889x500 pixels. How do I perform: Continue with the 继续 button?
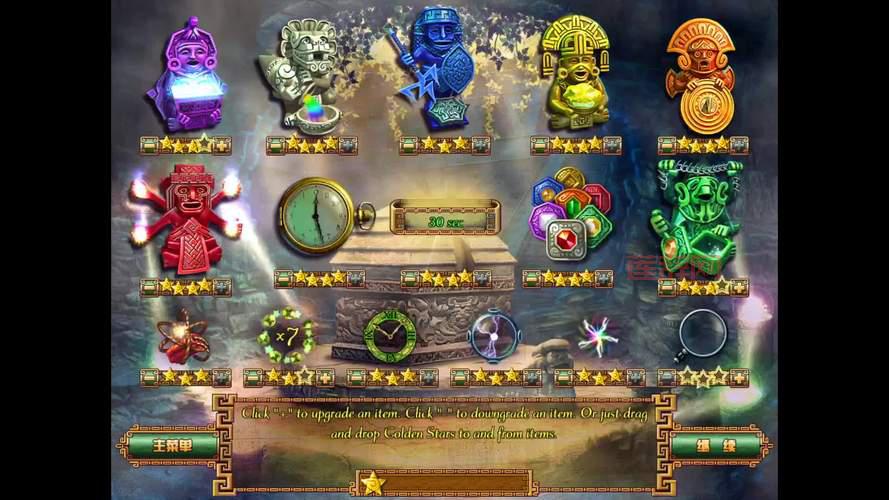719,444
